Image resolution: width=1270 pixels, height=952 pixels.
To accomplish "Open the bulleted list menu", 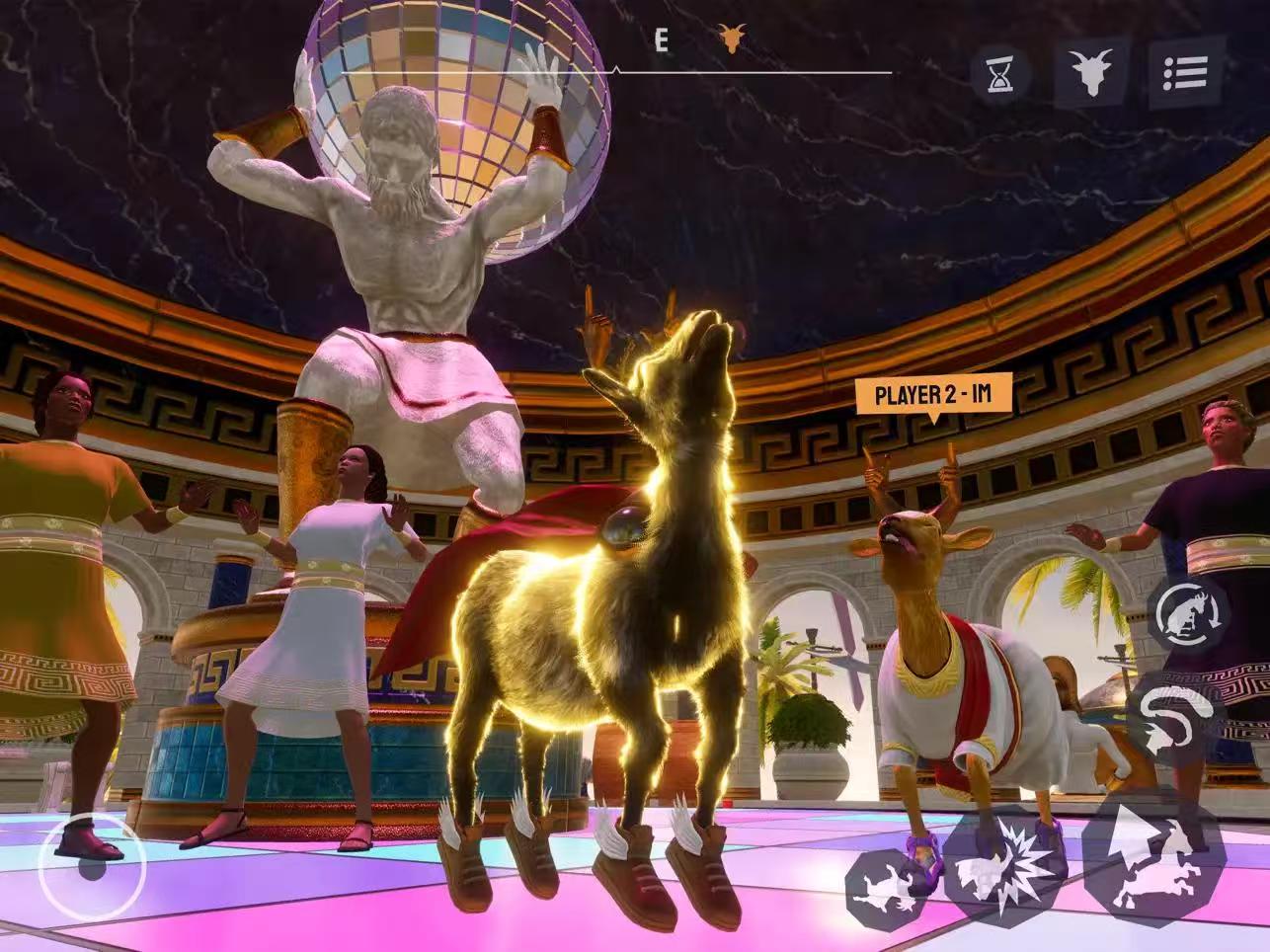I will [x=1185, y=73].
